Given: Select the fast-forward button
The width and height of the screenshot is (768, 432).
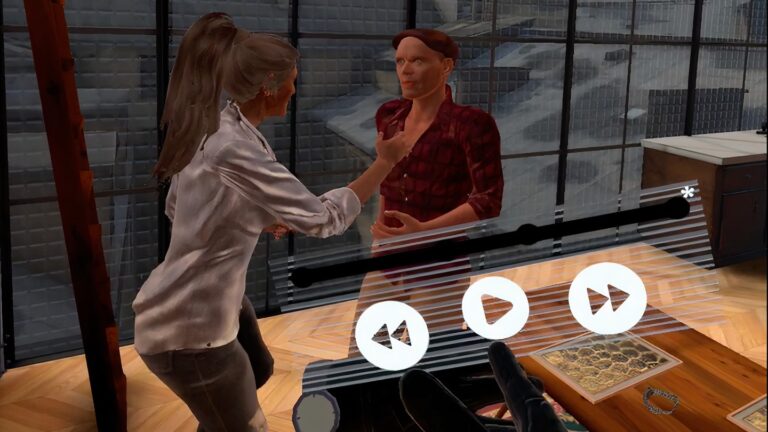Looking at the screenshot, I should point(607,298).
